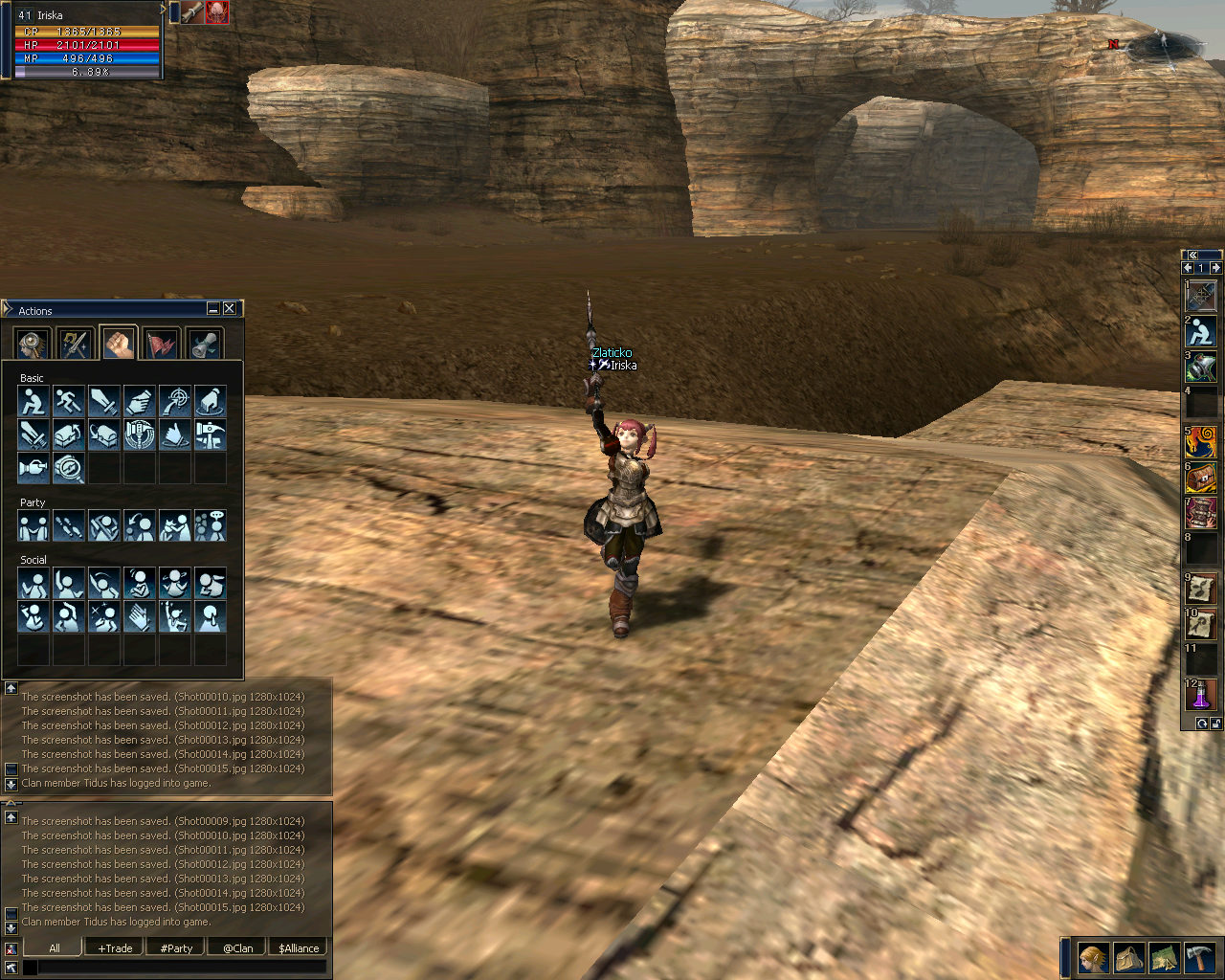This screenshot has height=980, width=1225.
Task: Minimize the Actions window
Action: coord(213,308)
